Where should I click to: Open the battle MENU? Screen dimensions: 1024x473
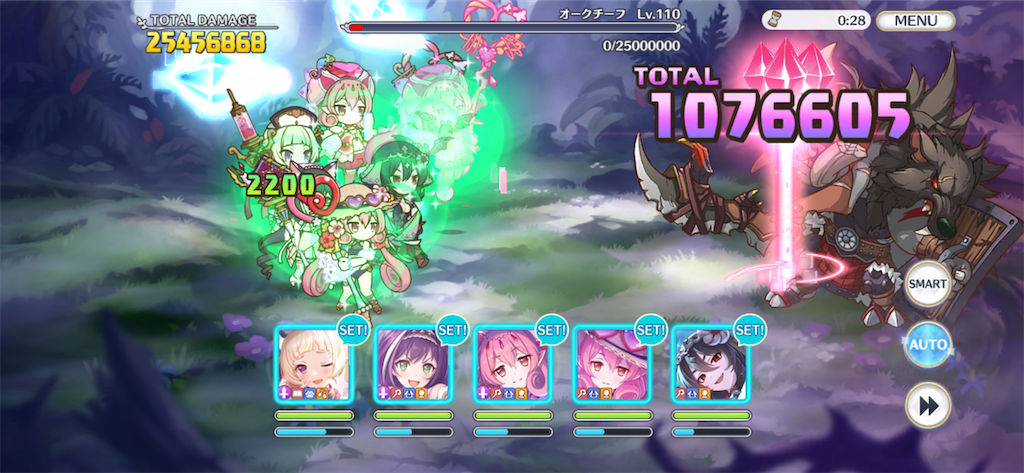pyautogui.click(x=915, y=20)
